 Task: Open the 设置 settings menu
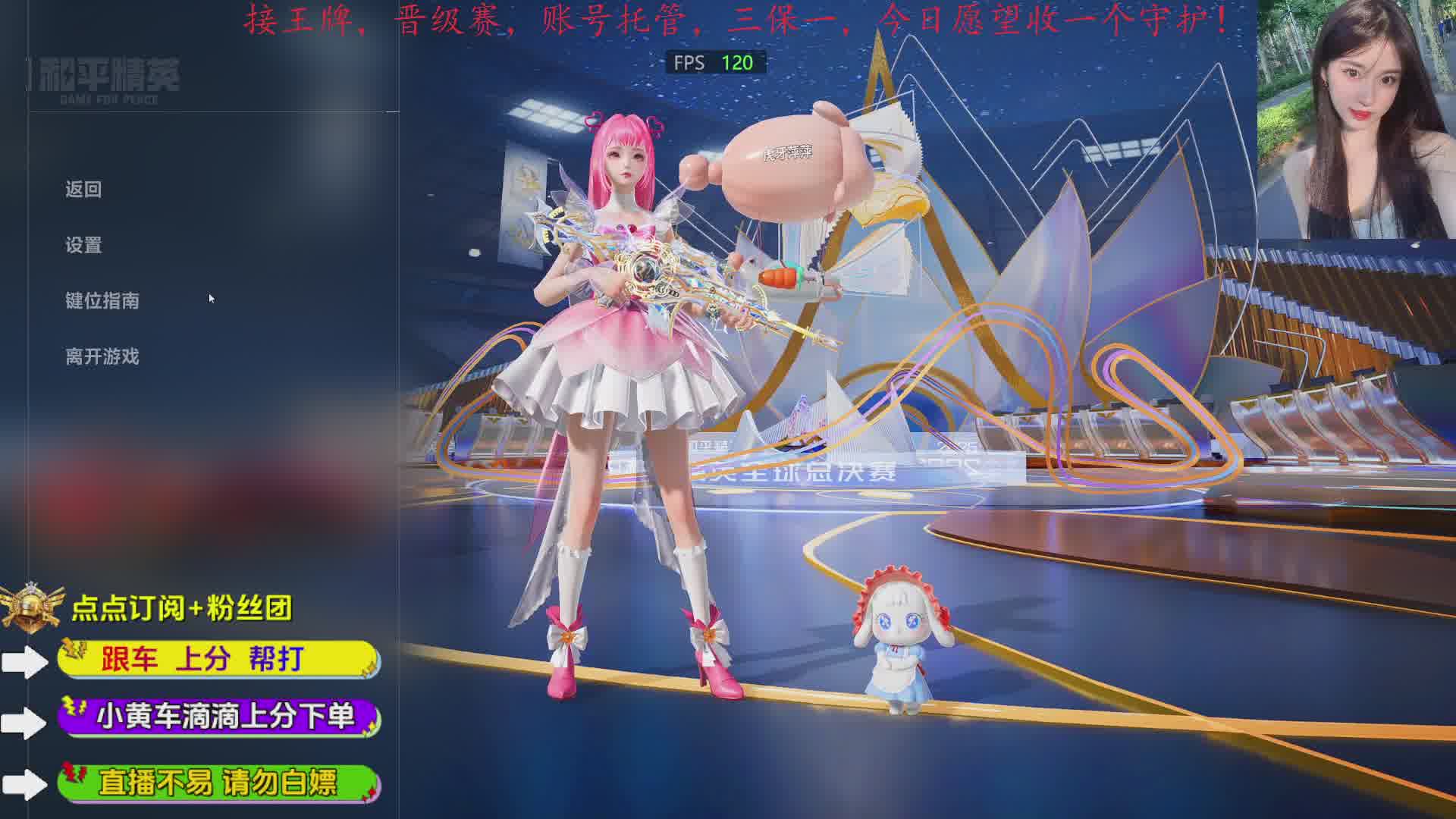(83, 246)
